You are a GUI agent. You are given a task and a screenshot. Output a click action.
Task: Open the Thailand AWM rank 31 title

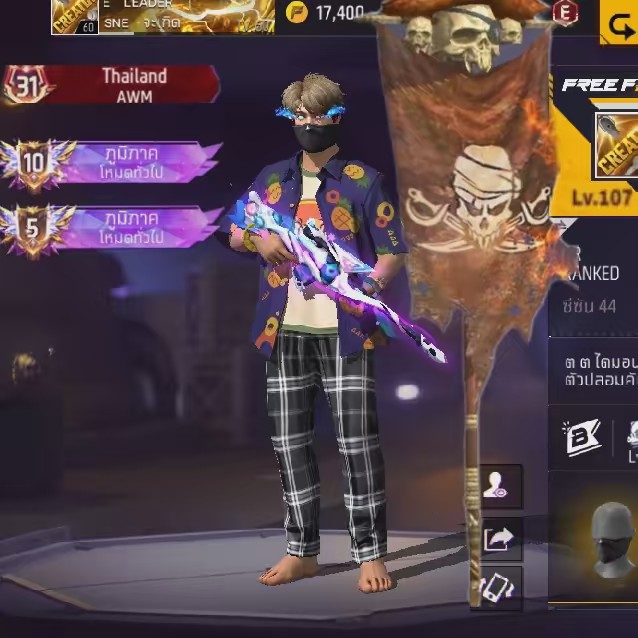point(112,84)
